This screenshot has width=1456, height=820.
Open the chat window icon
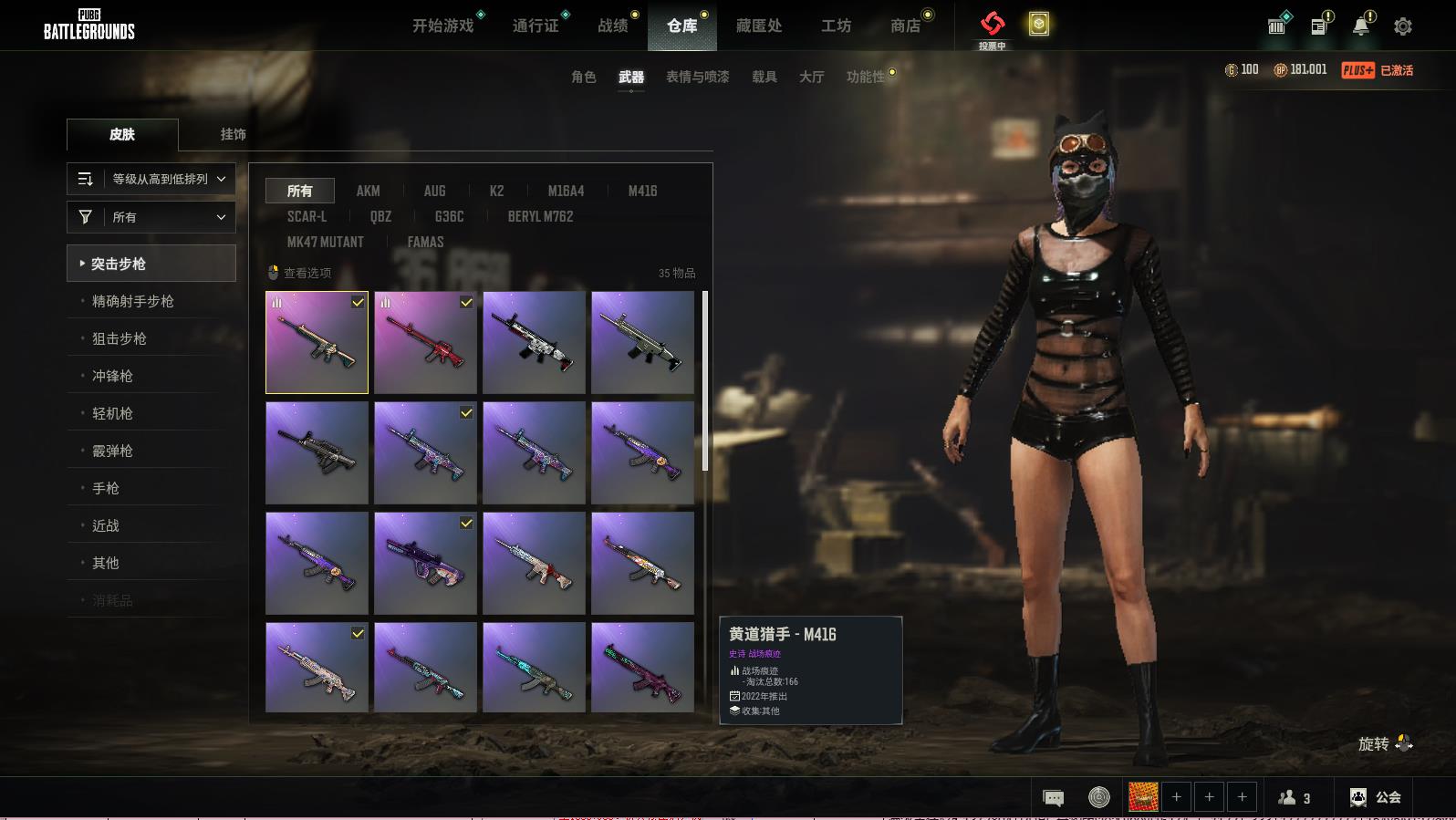pos(1053,798)
